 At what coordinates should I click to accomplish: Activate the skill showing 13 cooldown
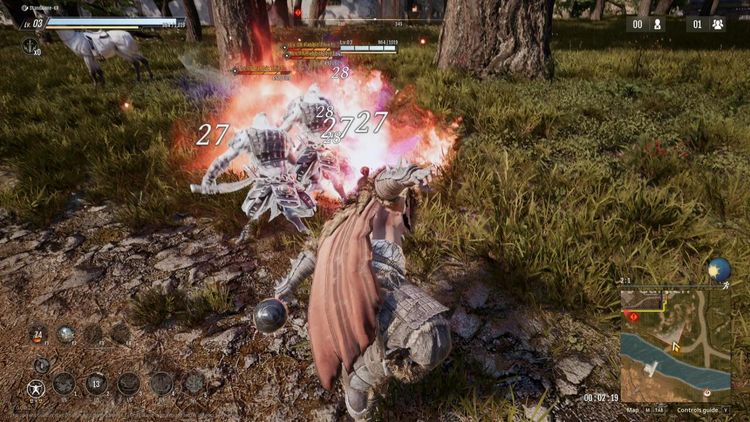click(96, 383)
